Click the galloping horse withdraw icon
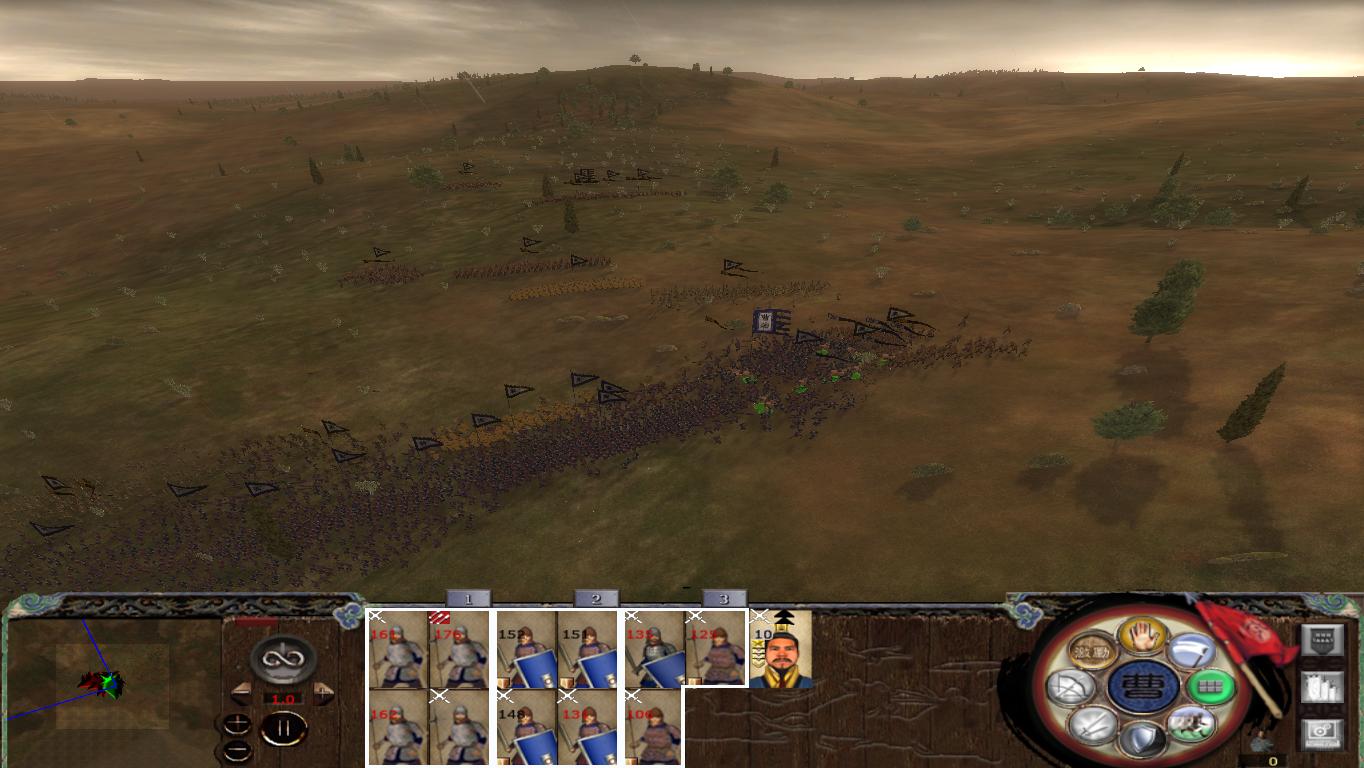Screen dimensions: 1364x768 point(1190,725)
